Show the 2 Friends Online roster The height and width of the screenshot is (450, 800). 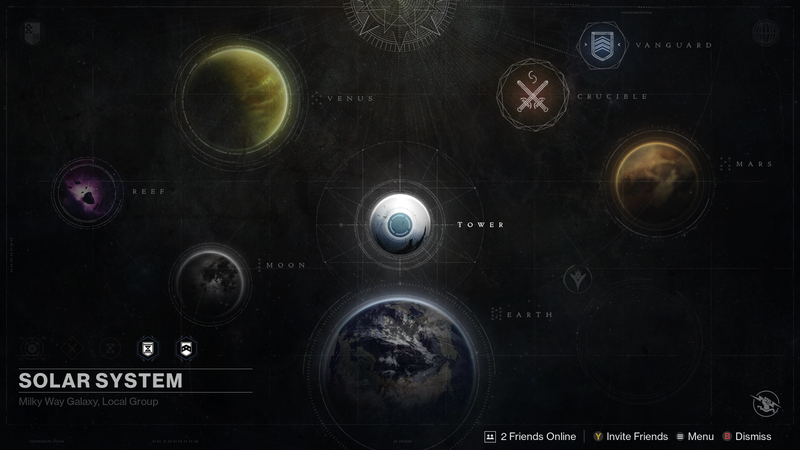point(531,436)
